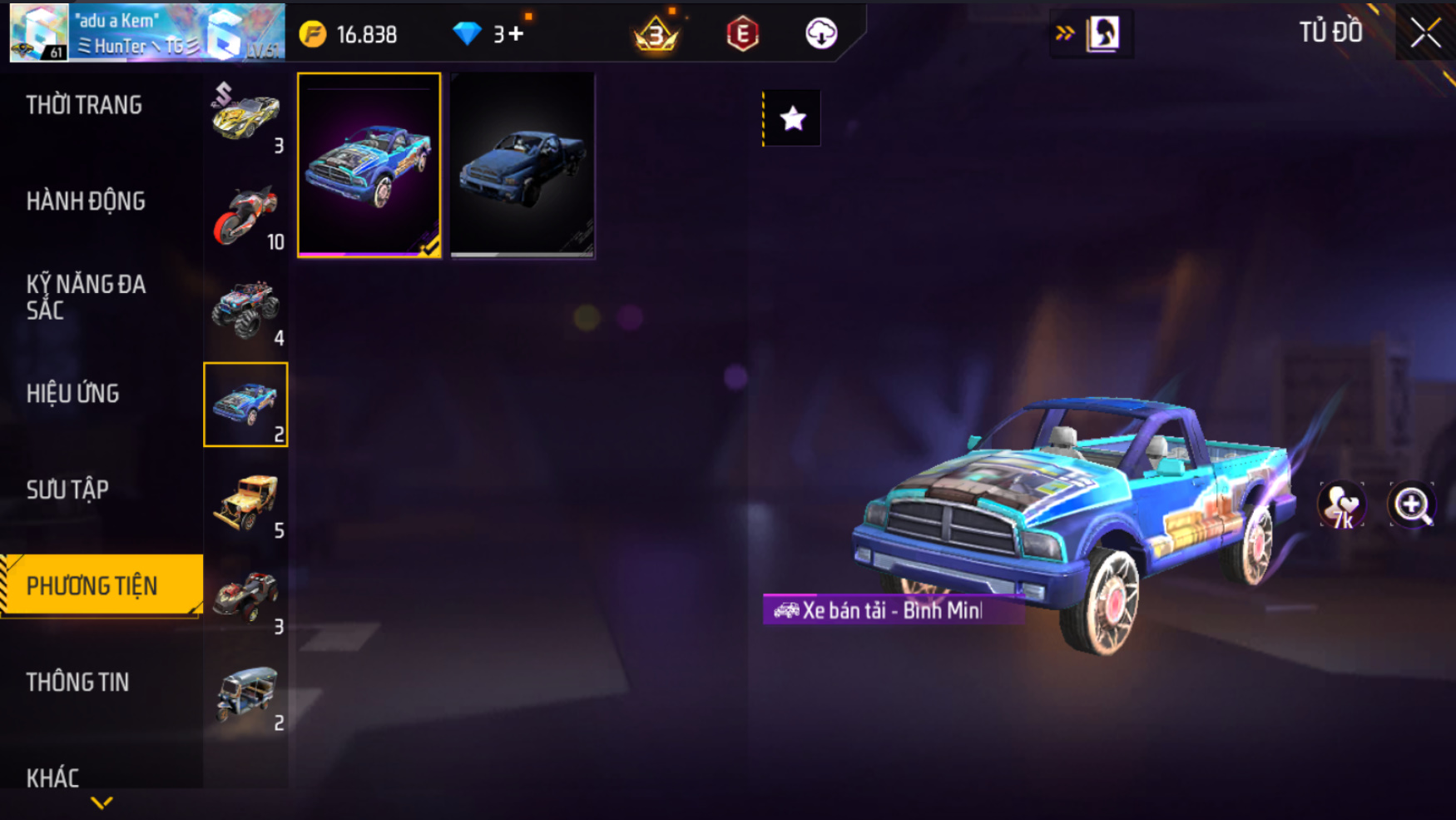Select the tuk-tuk vehicle type

(245, 695)
